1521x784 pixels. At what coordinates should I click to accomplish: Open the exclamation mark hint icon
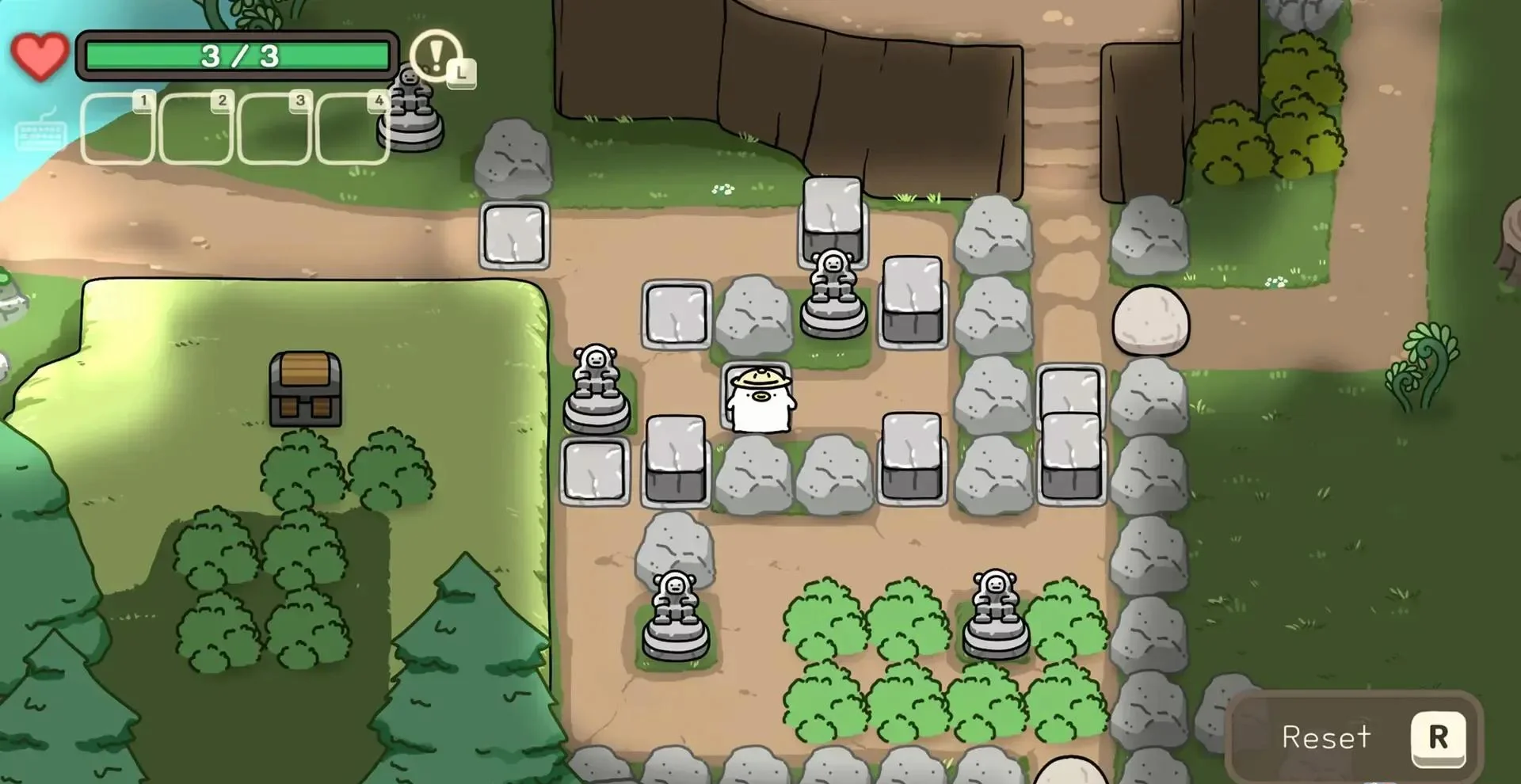click(x=436, y=55)
